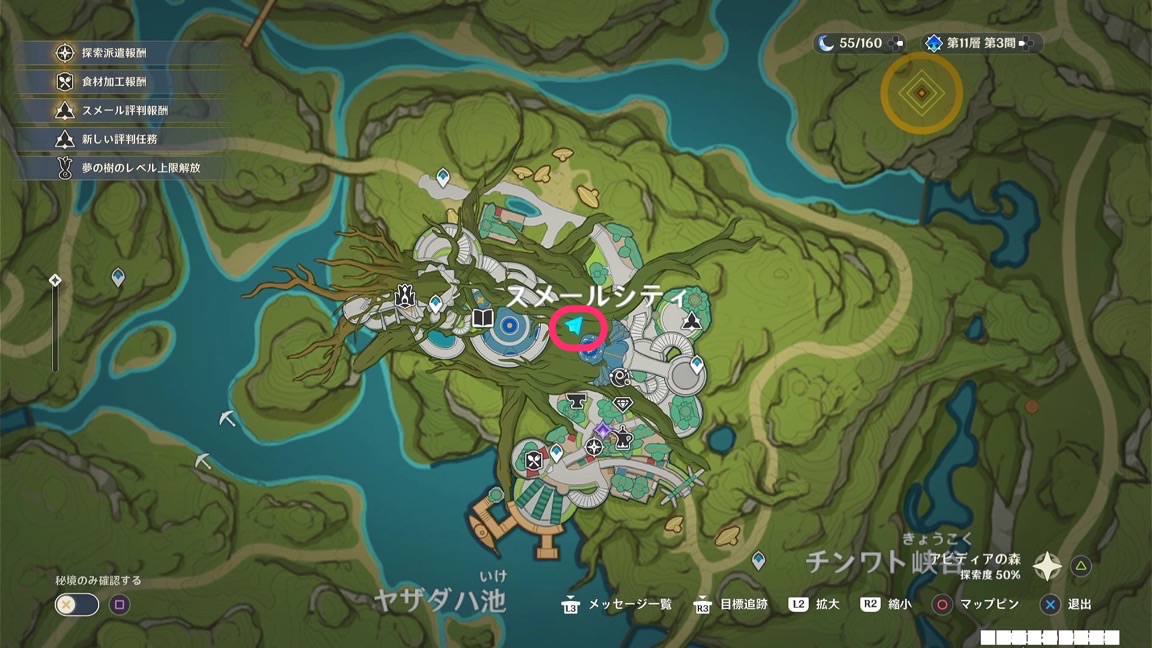Screen dimensions: 1152x648
Task: Choose the alchemy crafting bench marker
Action: click(x=623, y=437)
